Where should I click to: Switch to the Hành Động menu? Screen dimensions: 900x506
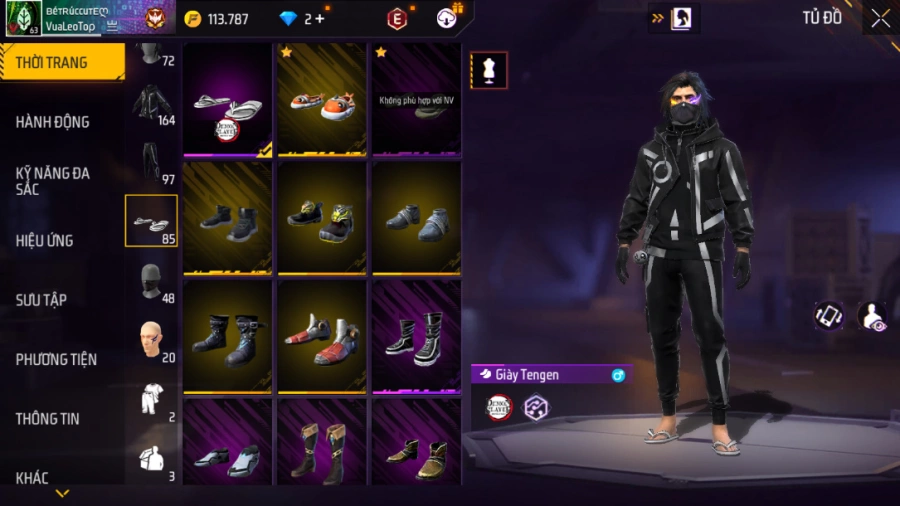pyautogui.click(x=53, y=122)
